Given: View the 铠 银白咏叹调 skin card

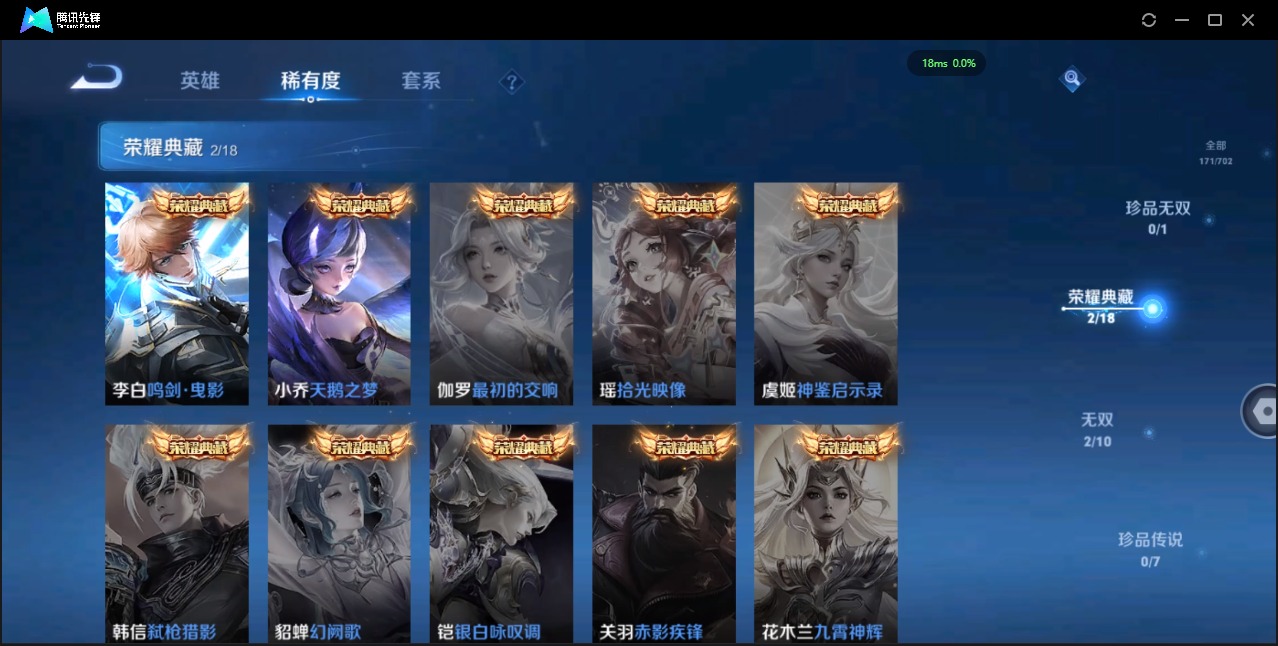Looking at the screenshot, I should point(501,534).
